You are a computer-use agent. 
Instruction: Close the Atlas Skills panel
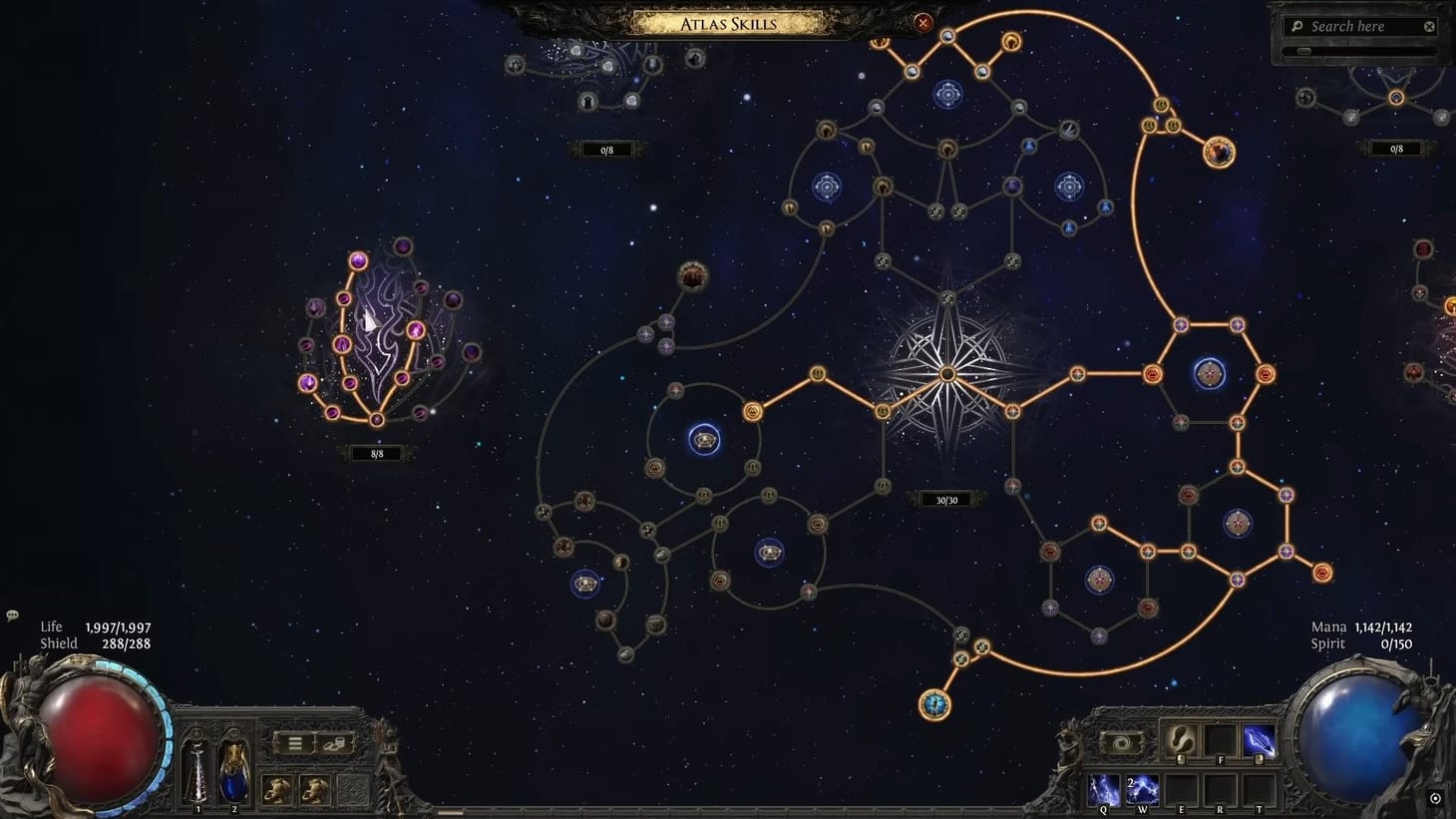point(923,24)
